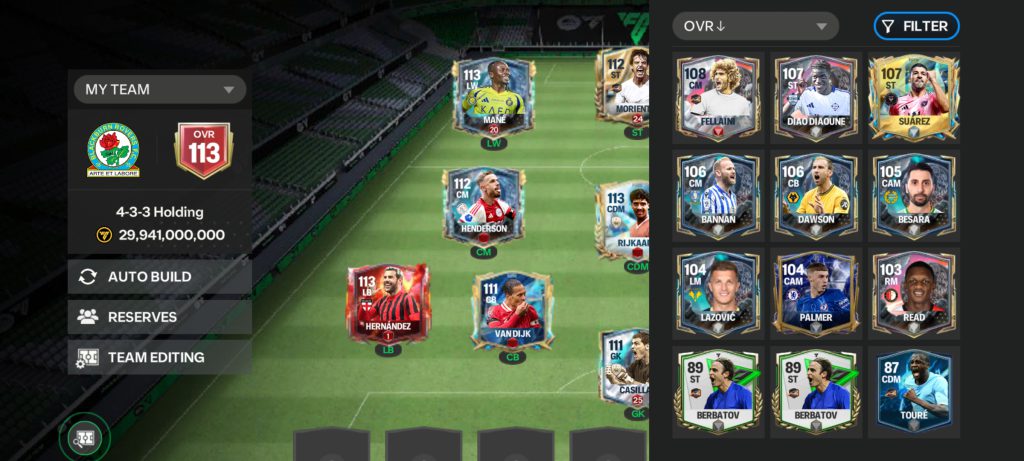Select Mané in the lineup

[494, 97]
